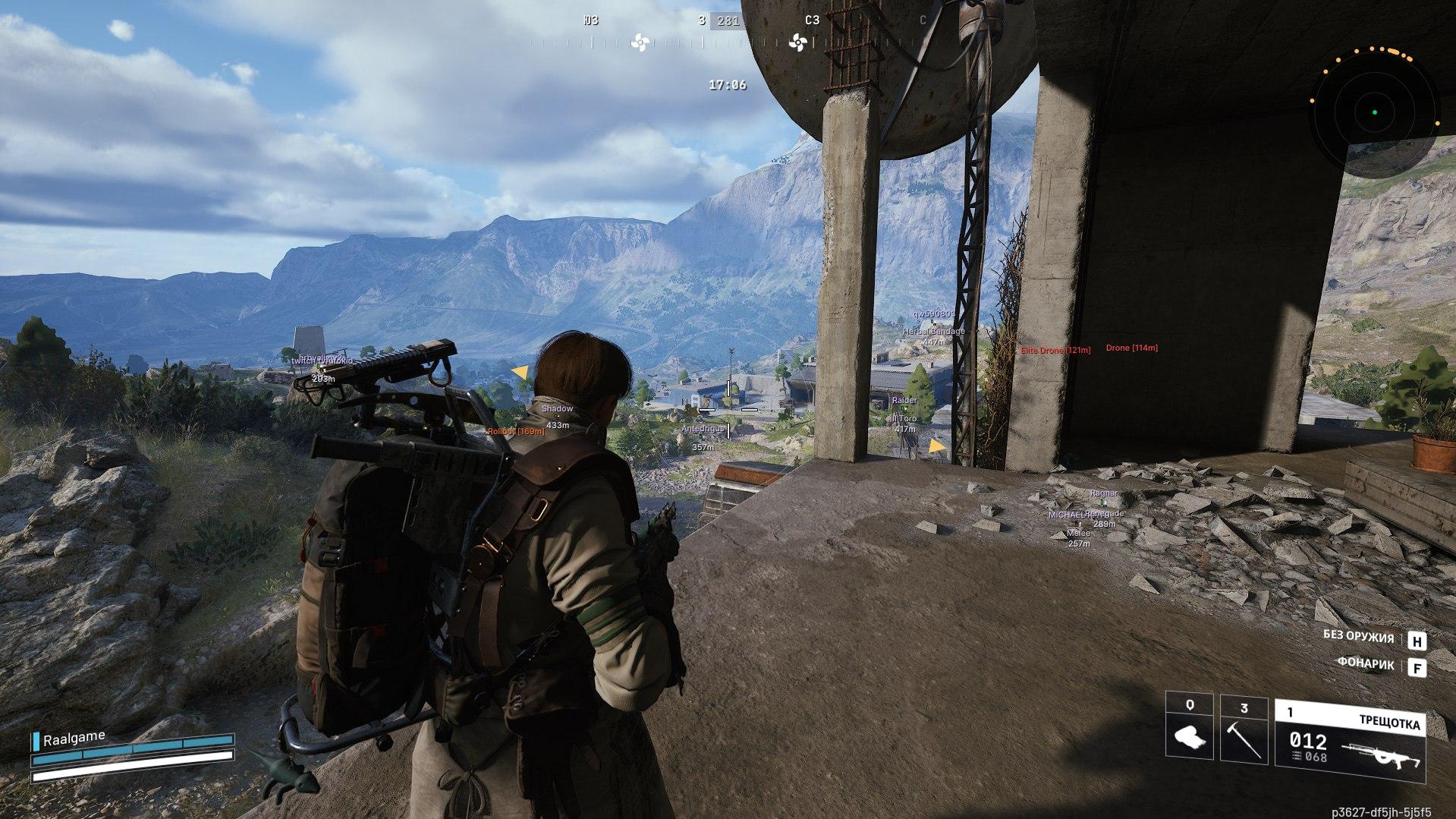Select the bandage quick-use slot
The image size is (1456, 819).
1190,728
